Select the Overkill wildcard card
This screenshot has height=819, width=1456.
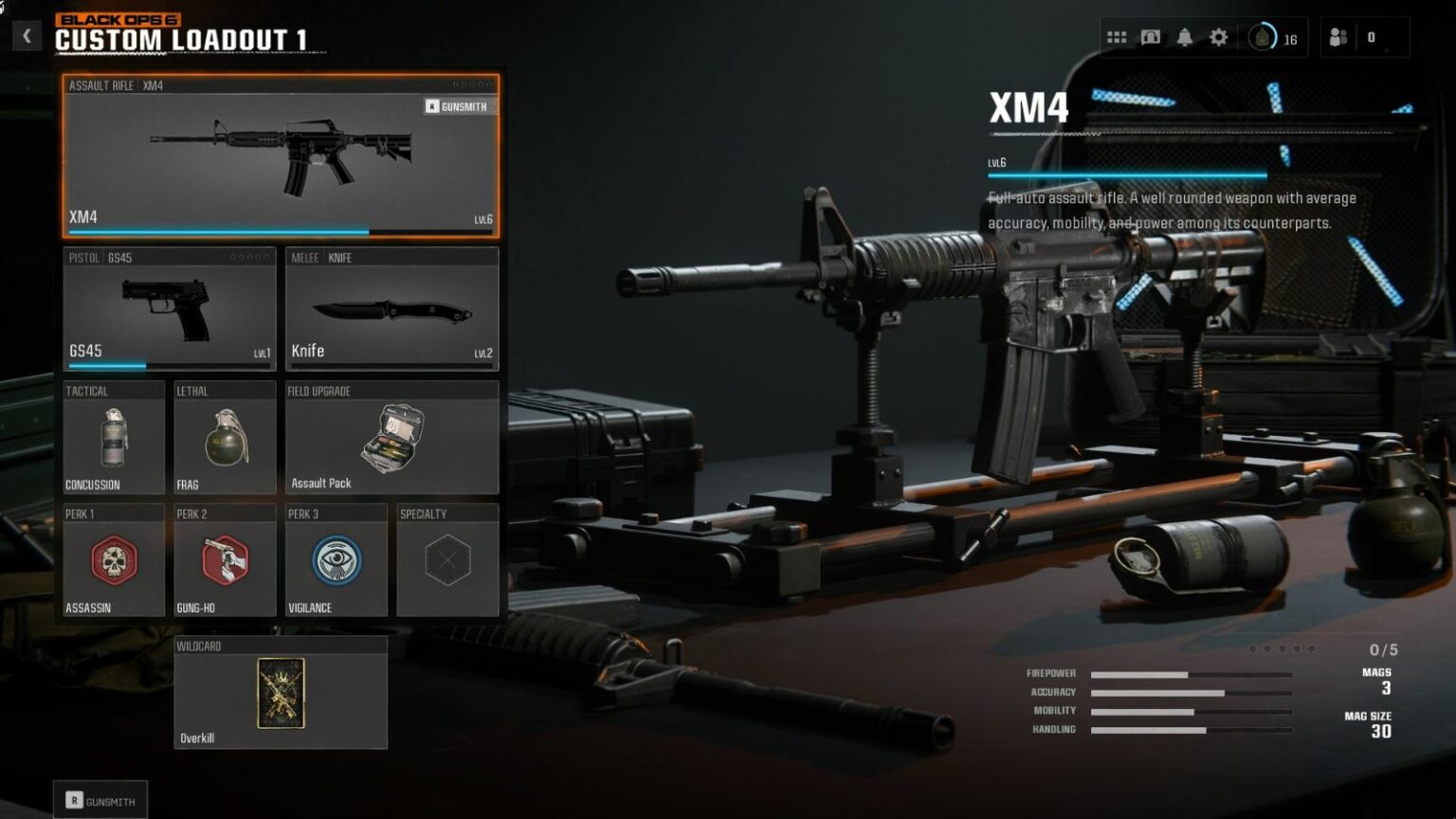click(280, 695)
